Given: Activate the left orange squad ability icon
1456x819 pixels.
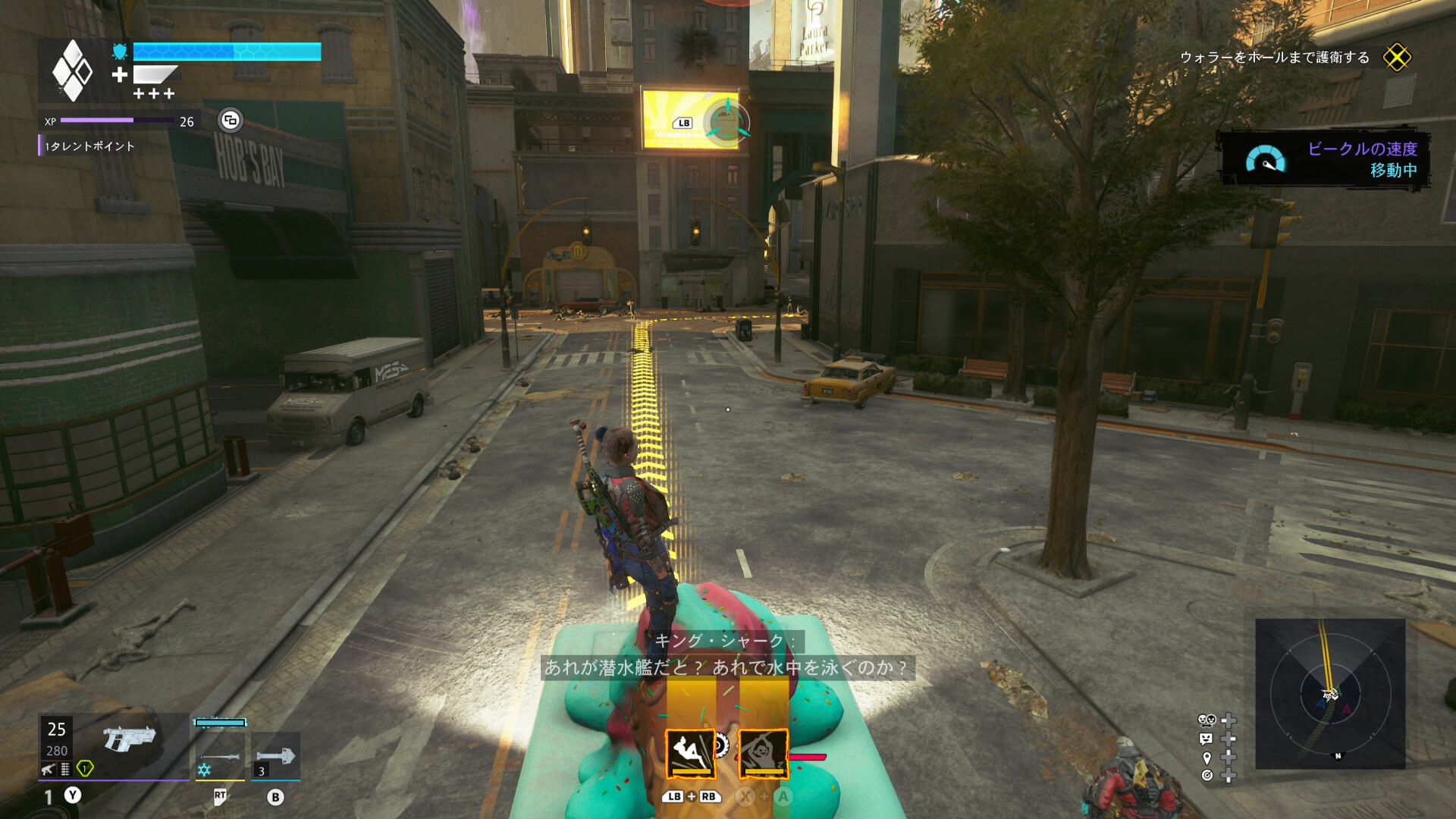Looking at the screenshot, I should click(690, 754).
